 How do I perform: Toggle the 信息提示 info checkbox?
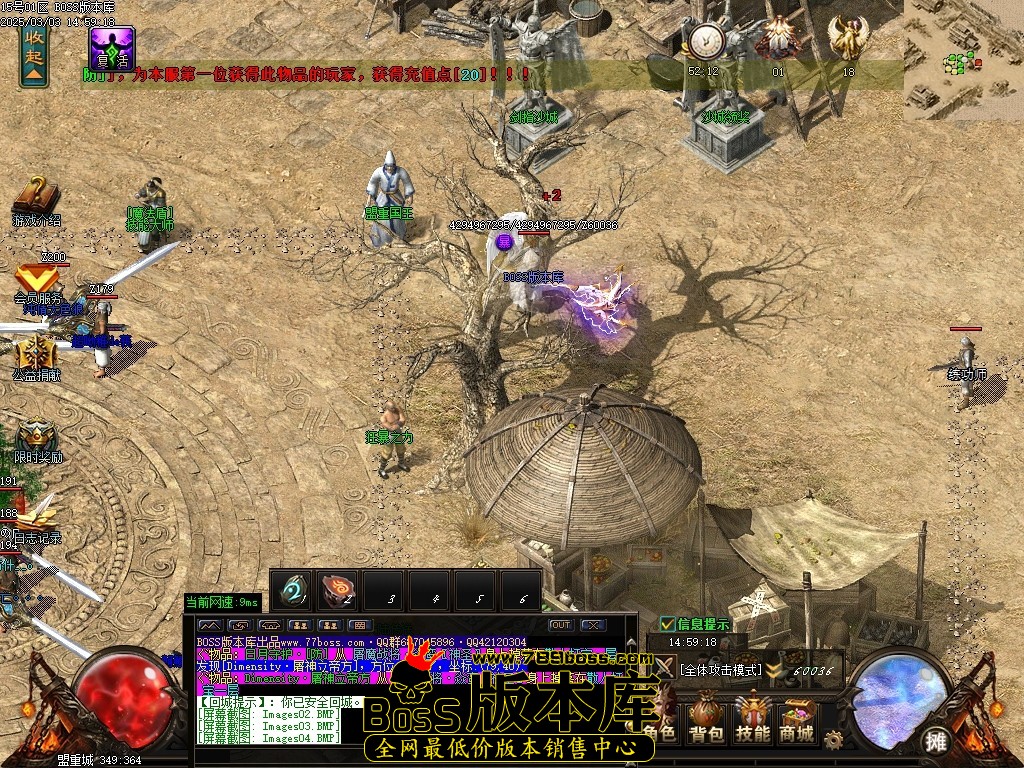click(x=668, y=624)
